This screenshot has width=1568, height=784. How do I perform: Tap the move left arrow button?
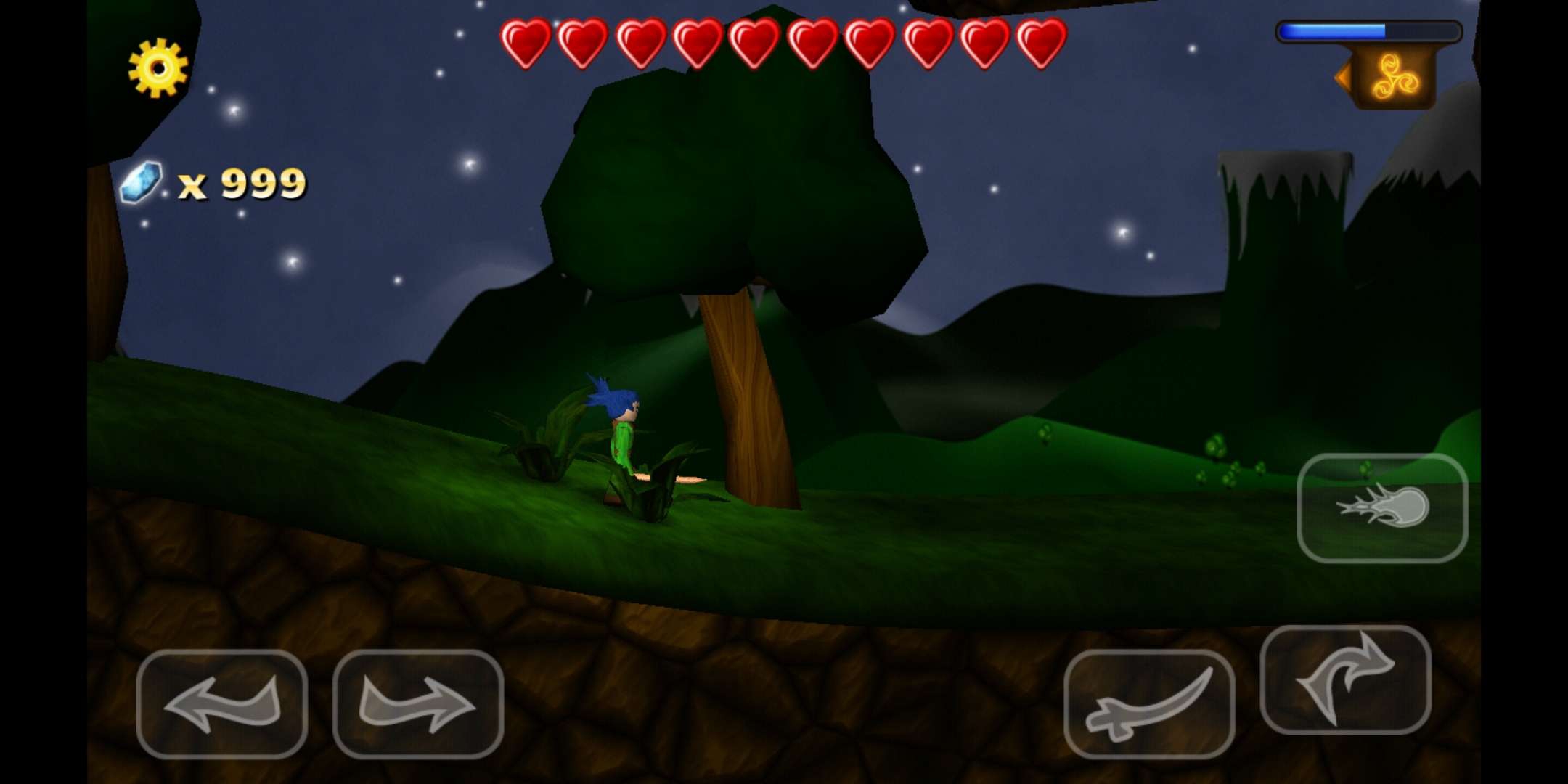pos(222,703)
